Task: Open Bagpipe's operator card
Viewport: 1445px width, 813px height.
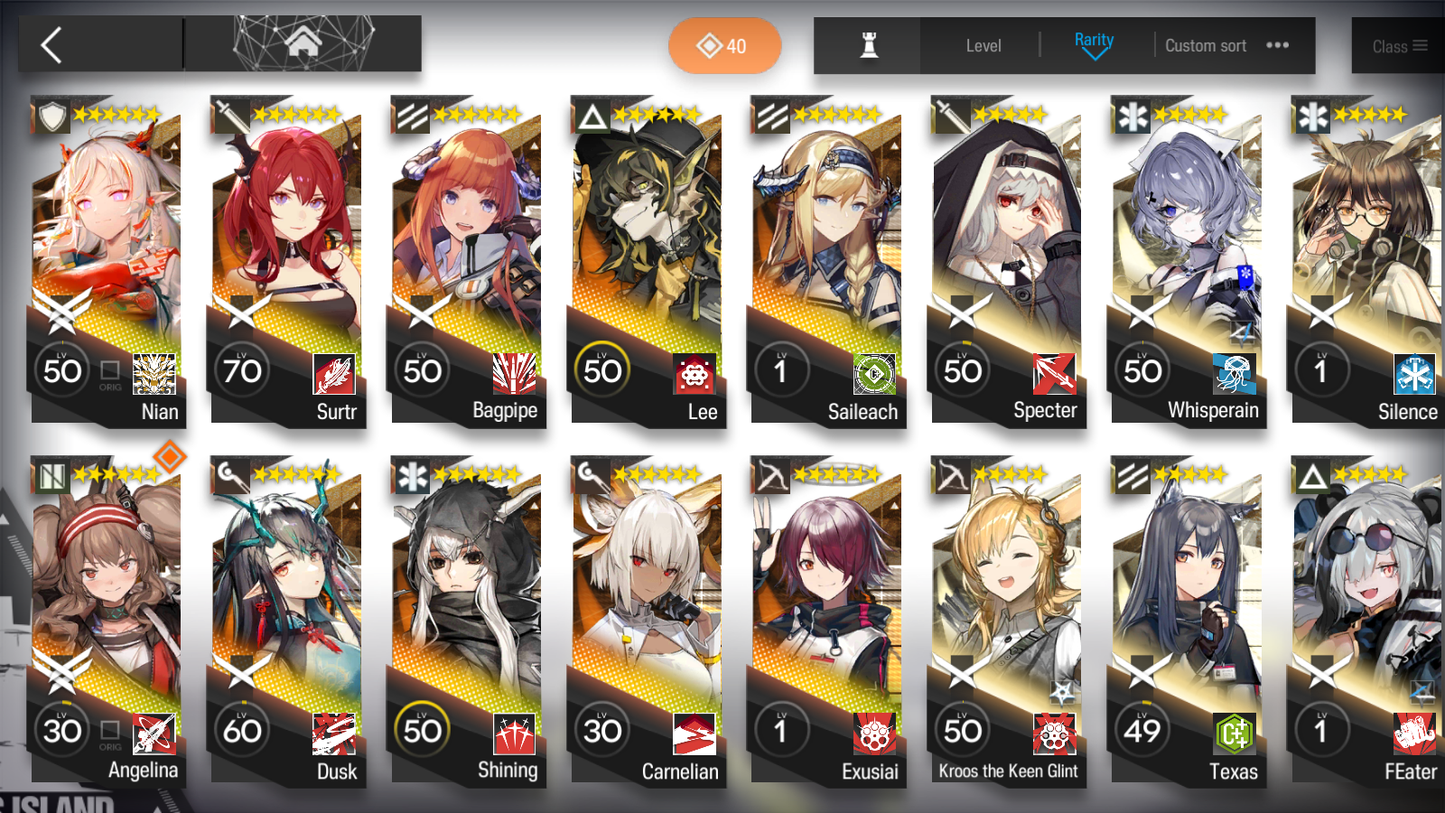Action: tap(468, 260)
